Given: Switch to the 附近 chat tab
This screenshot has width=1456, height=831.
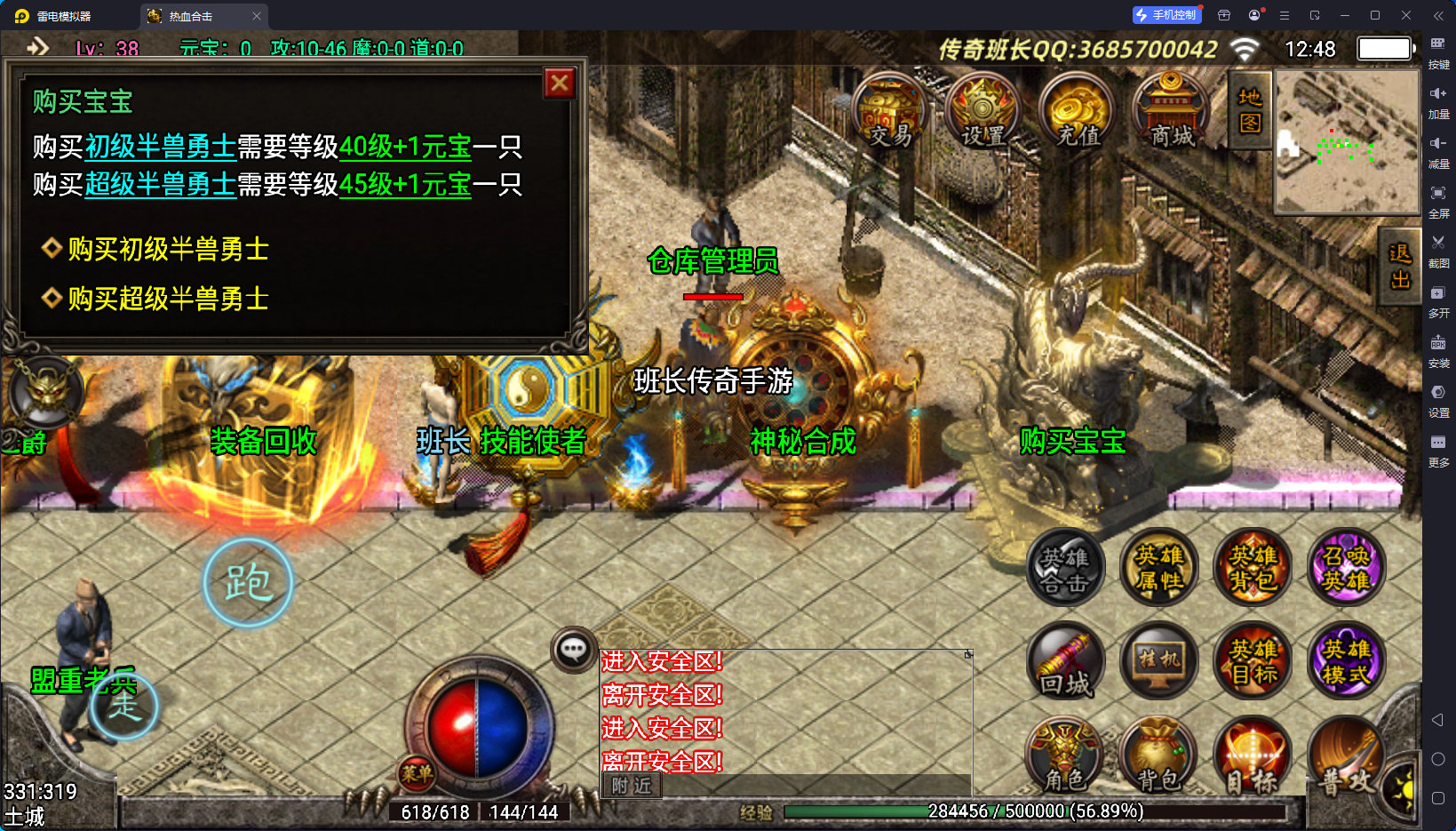Looking at the screenshot, I should coord(632,786).
